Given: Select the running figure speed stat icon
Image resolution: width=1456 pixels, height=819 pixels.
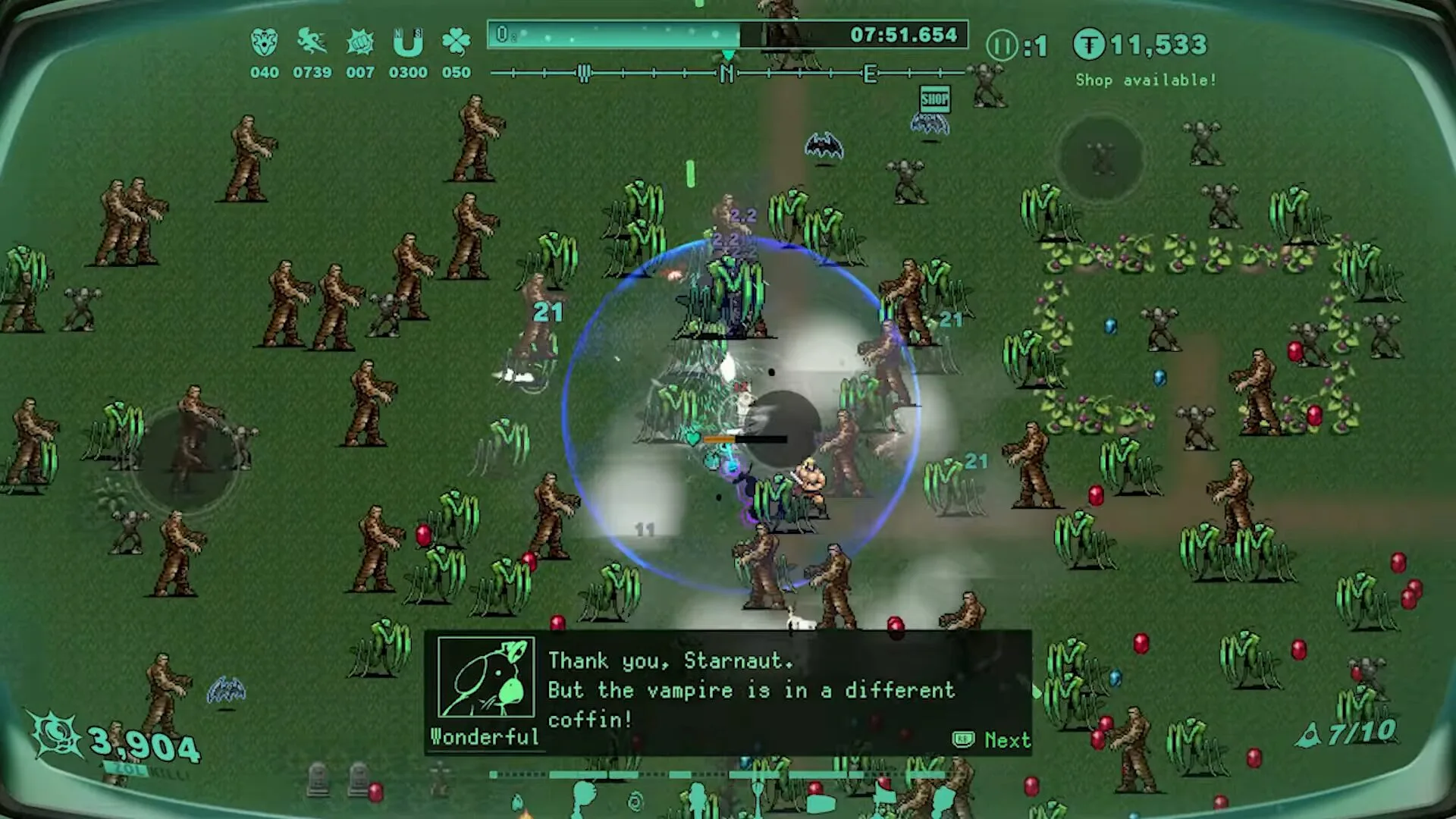Looking at the screenshot, I should 312,42.
